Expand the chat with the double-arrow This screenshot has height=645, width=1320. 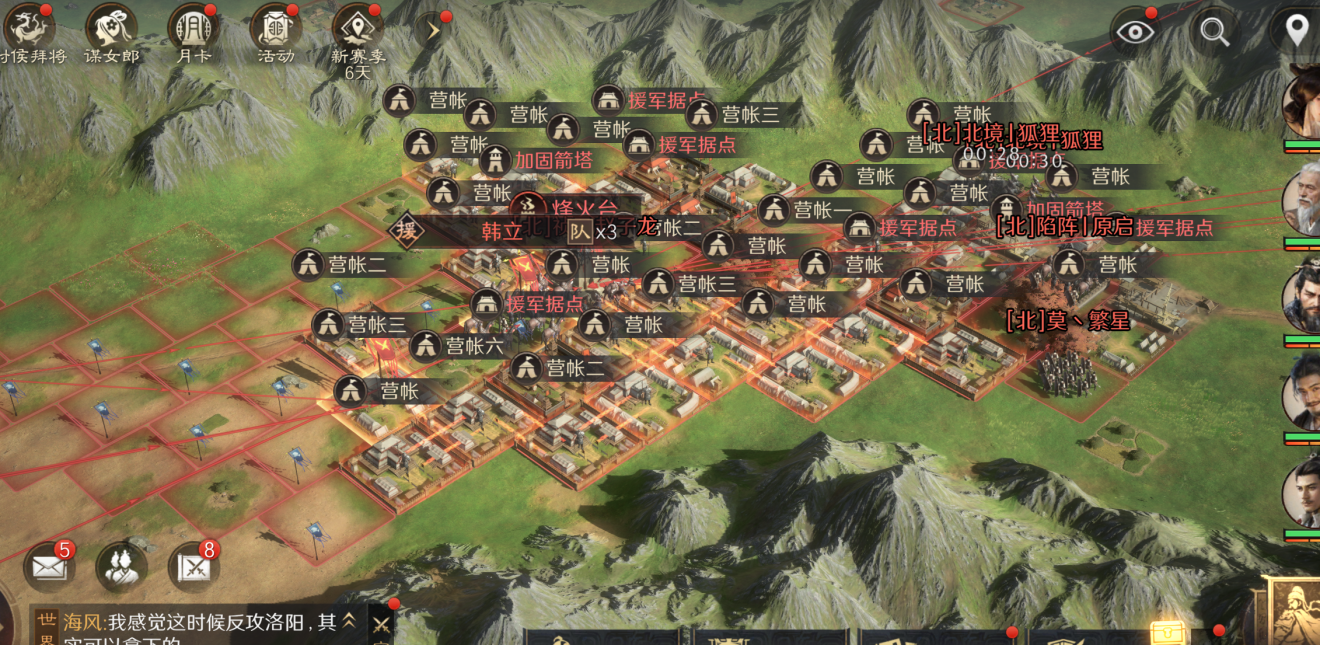[349, 621]
